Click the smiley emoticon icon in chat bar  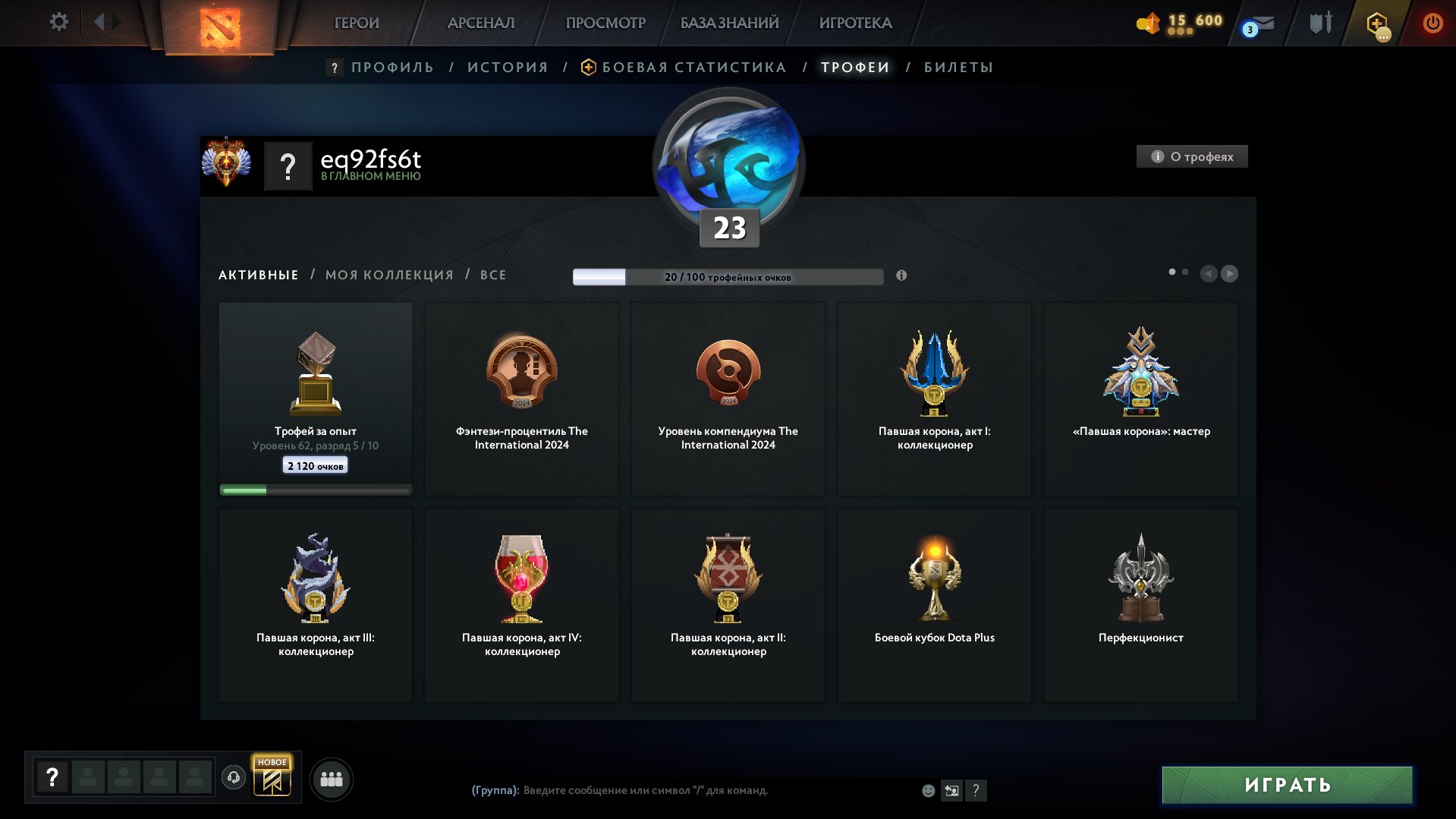click(x=927, y=790)
